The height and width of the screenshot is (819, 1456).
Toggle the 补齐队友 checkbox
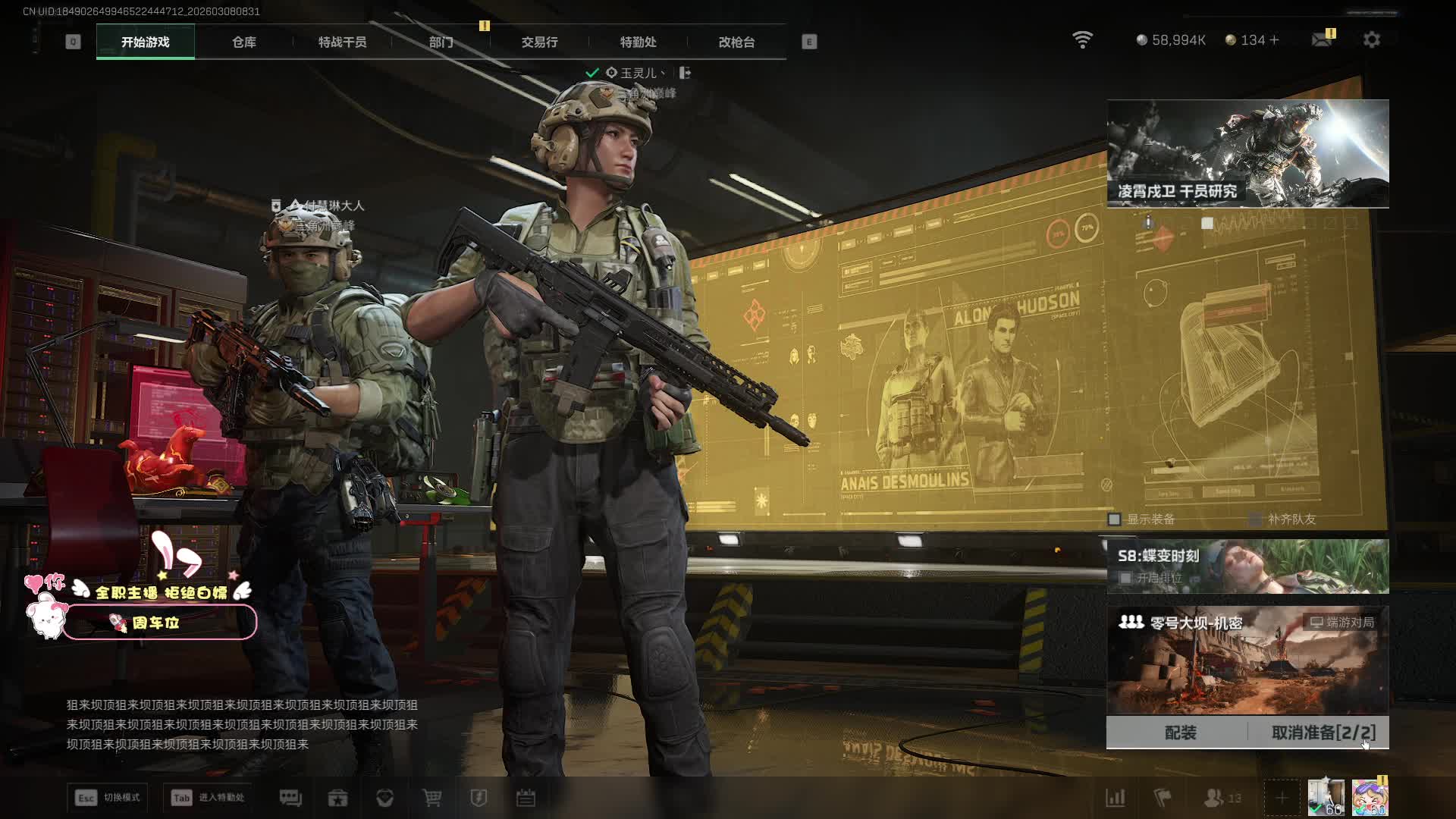1255,519
